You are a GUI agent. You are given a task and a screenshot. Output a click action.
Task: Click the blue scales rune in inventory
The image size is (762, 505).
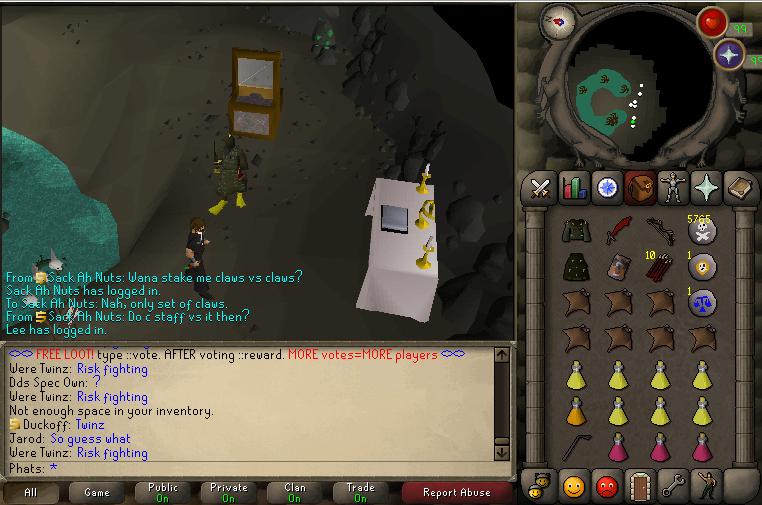coord(702,304)
